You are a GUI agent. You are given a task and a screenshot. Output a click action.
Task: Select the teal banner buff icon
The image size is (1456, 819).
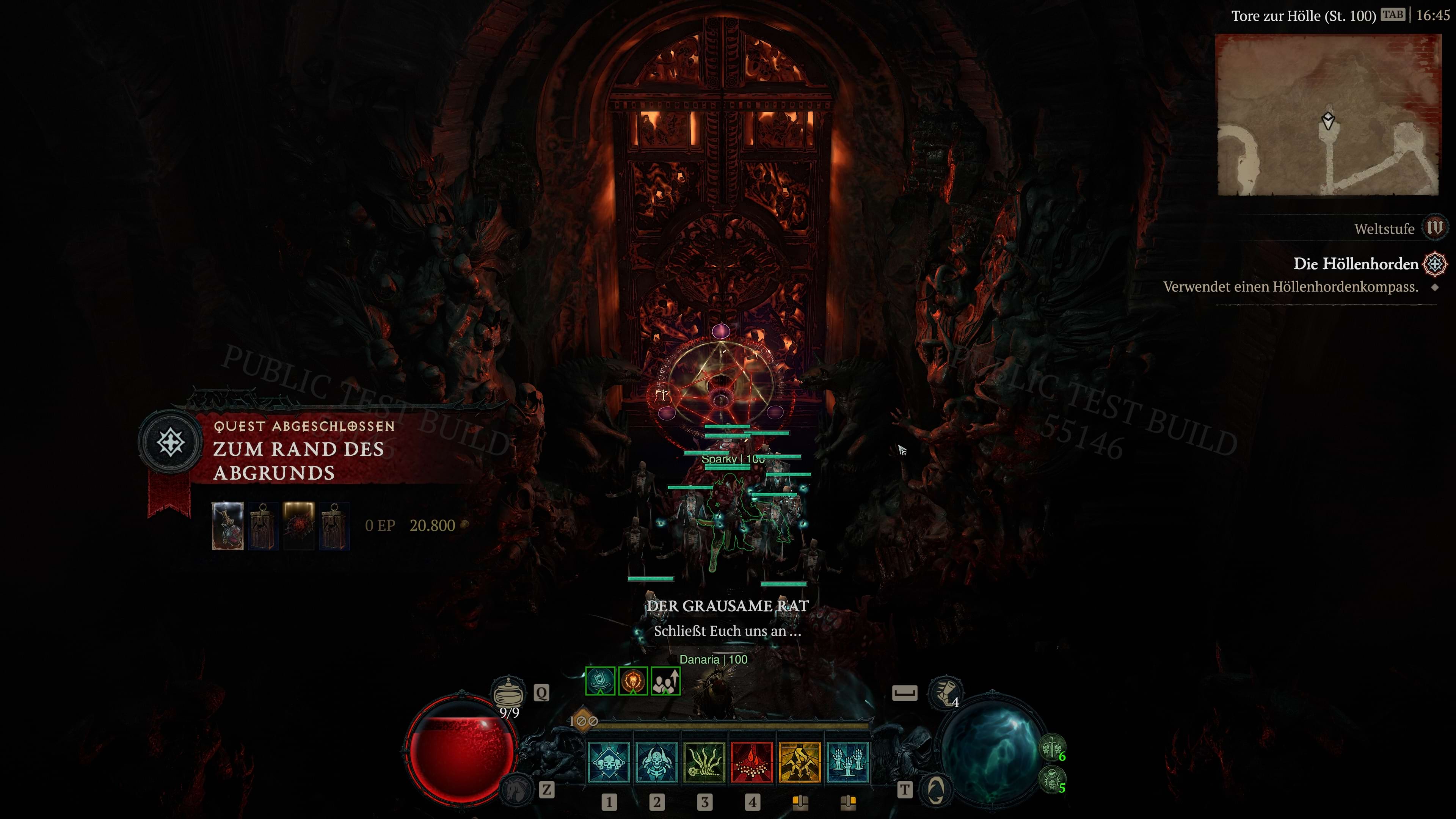(600, 681)
